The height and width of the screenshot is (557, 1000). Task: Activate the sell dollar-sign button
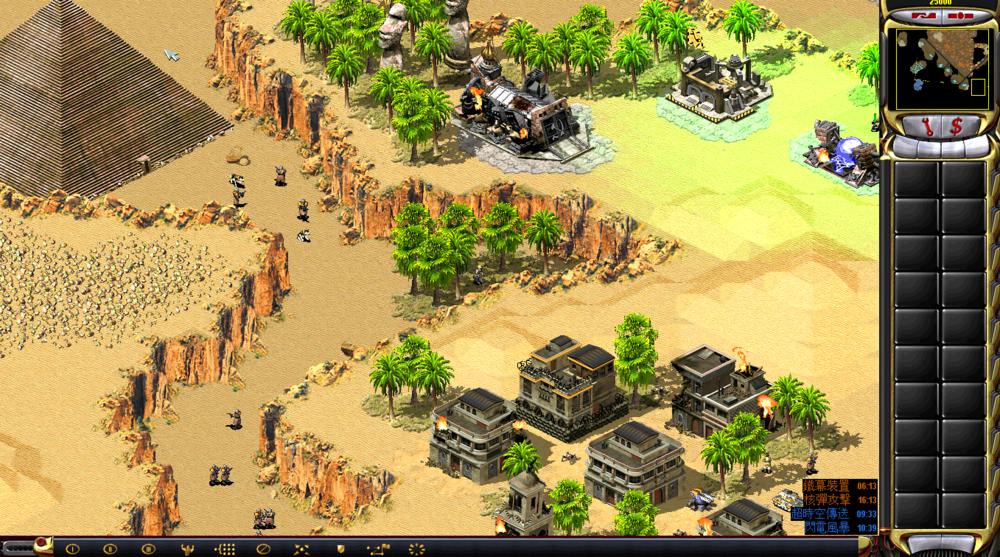pyautogui.click(x=955, y=126)
